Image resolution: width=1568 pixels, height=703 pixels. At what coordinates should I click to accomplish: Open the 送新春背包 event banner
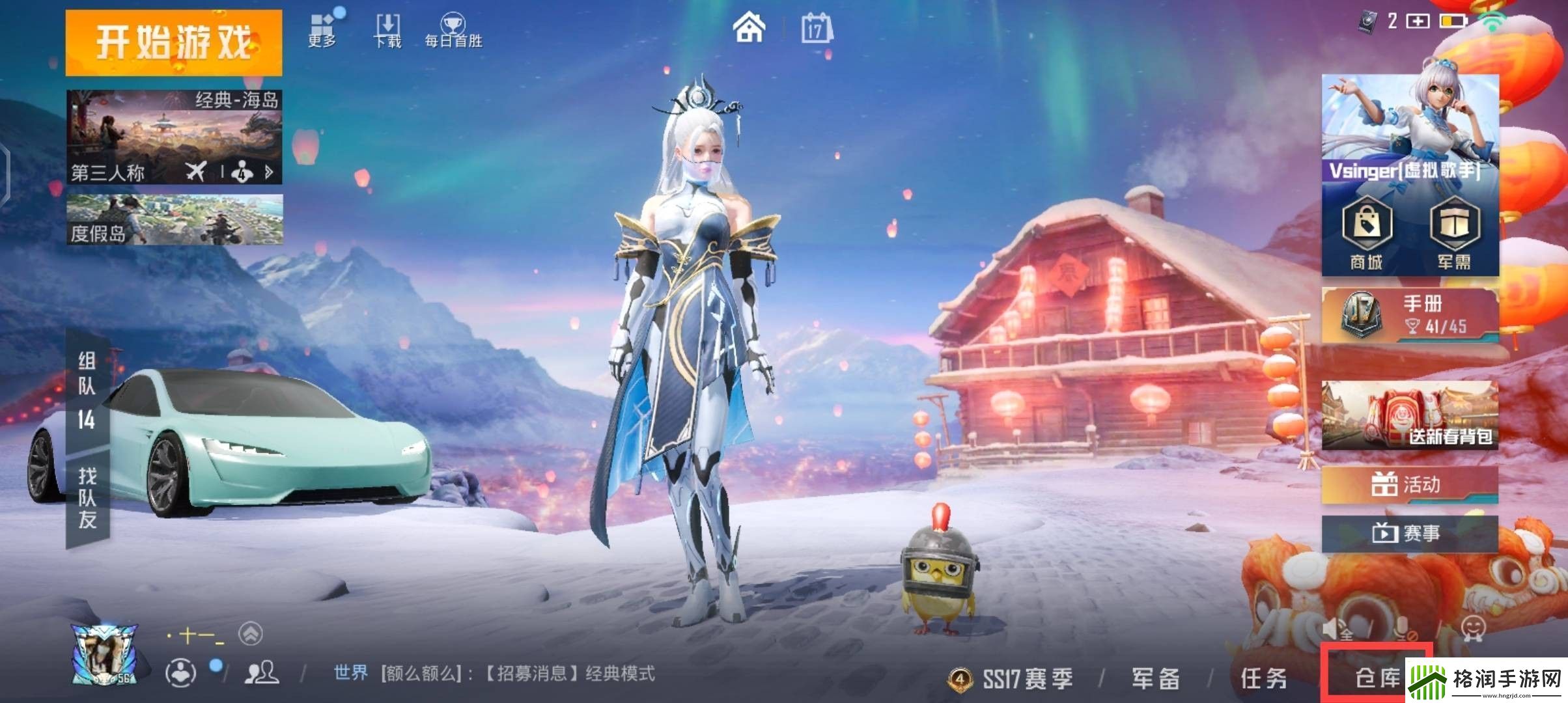[x=1410, y=415]
